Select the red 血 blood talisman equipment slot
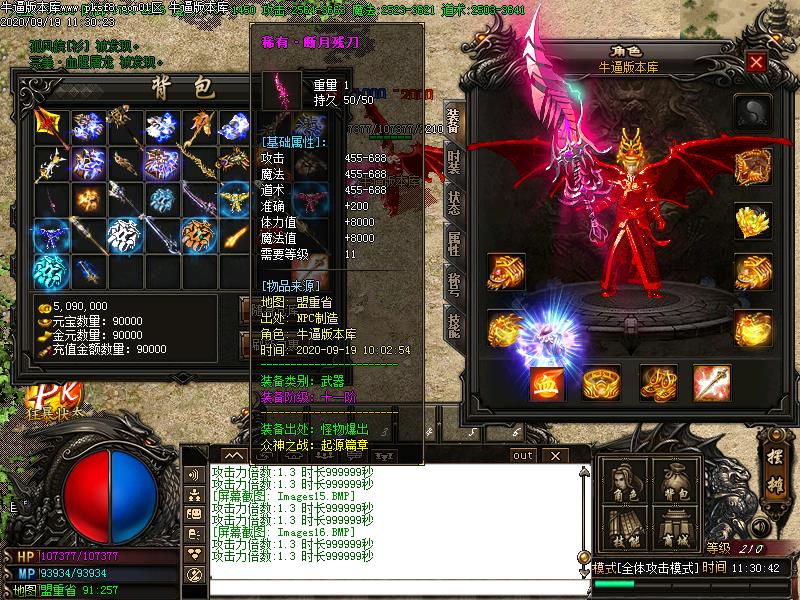800x600 pixels. (547, 381)
